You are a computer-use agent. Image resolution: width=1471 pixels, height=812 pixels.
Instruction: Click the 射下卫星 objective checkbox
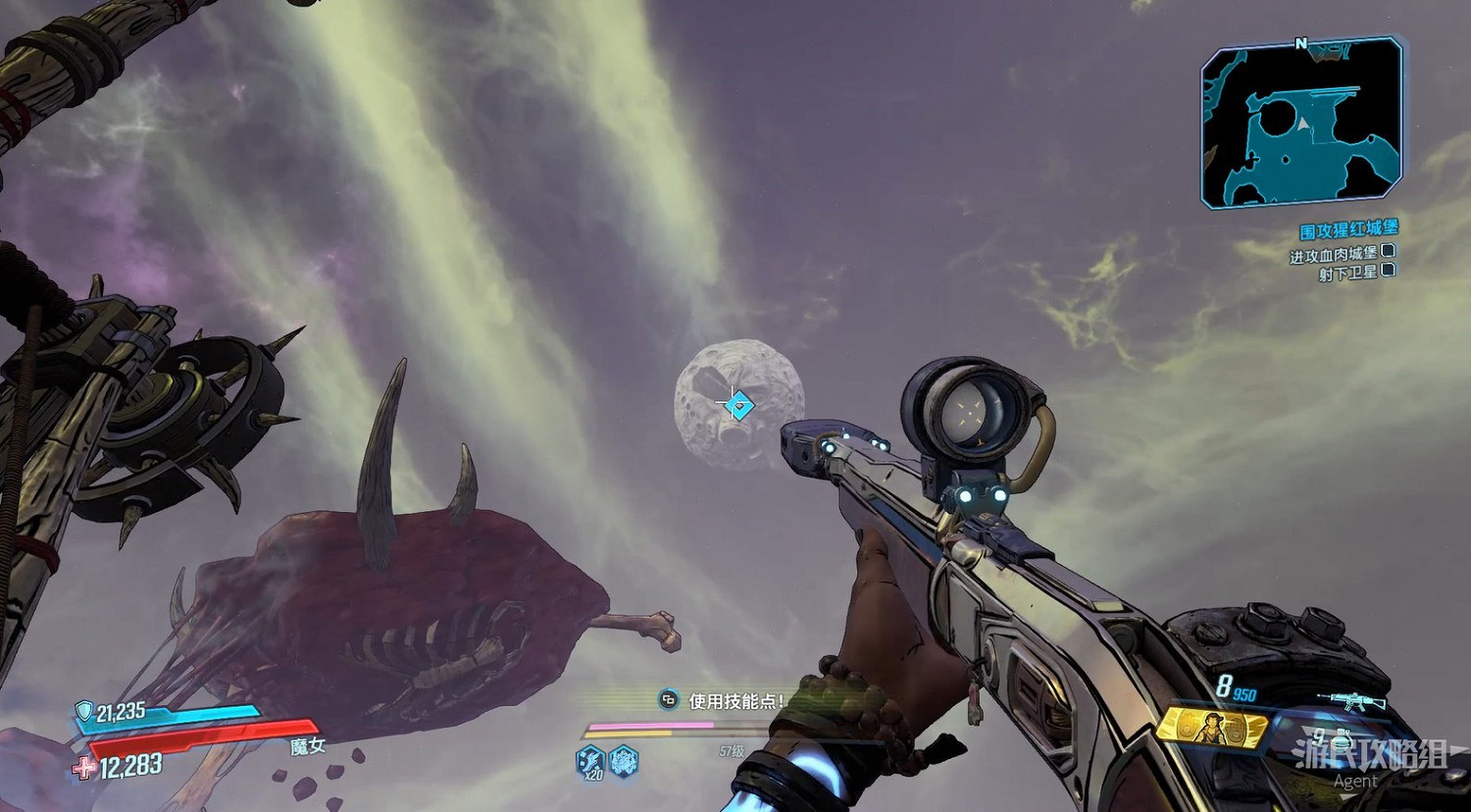click(x=1388, y=271)
